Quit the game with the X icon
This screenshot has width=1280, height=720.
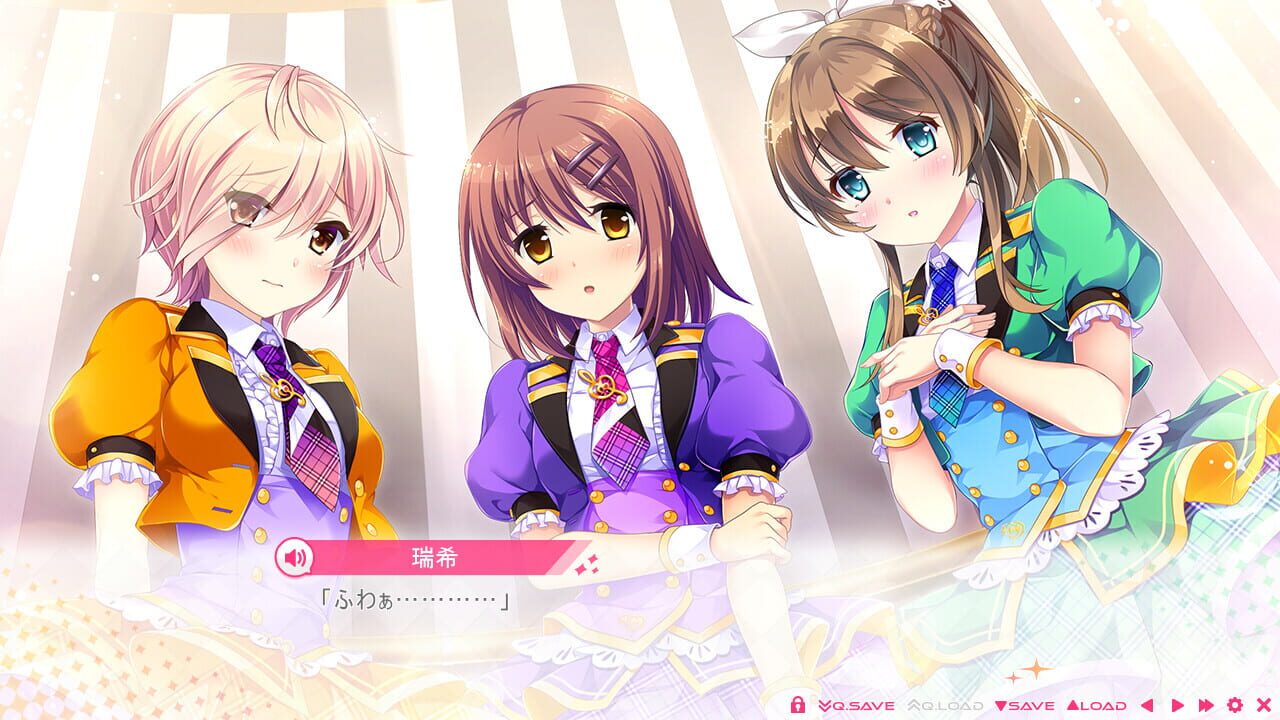click(x=1265, y=704)
